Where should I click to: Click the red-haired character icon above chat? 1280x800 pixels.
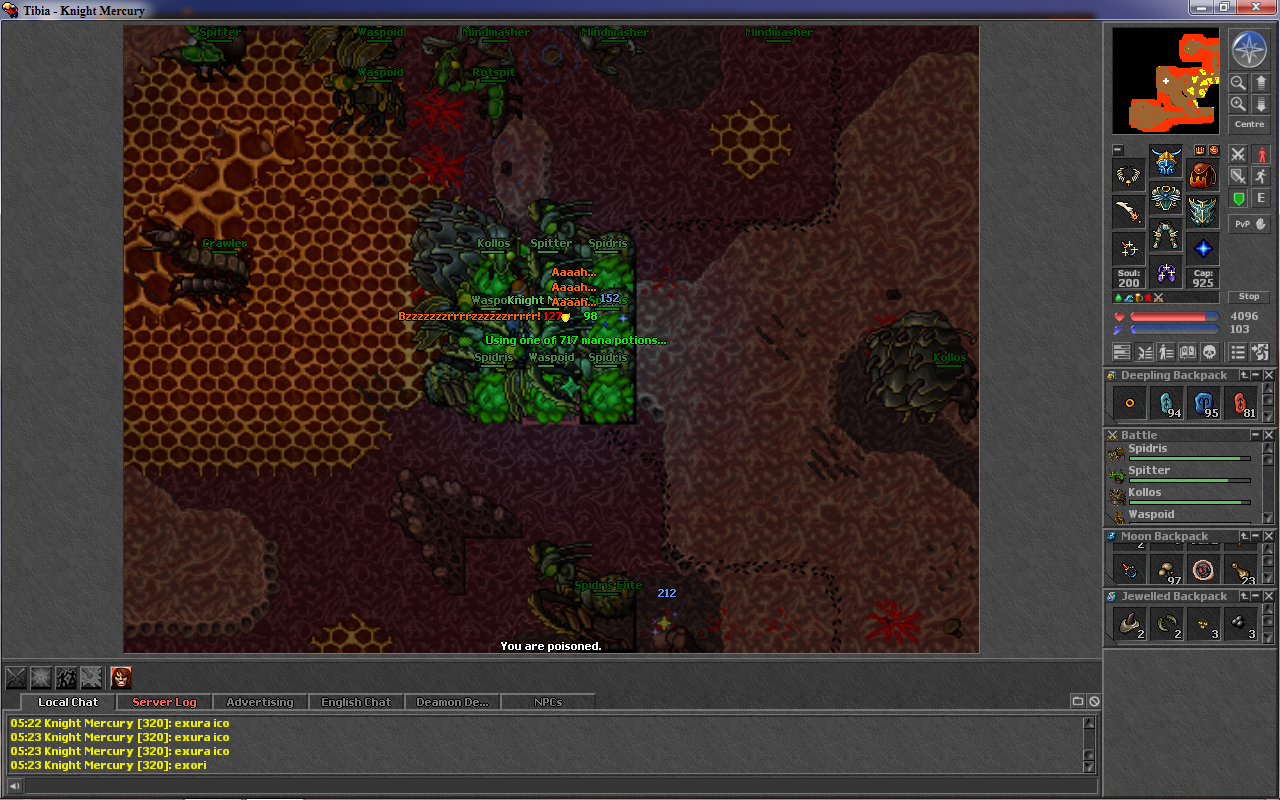click(120, 677)
